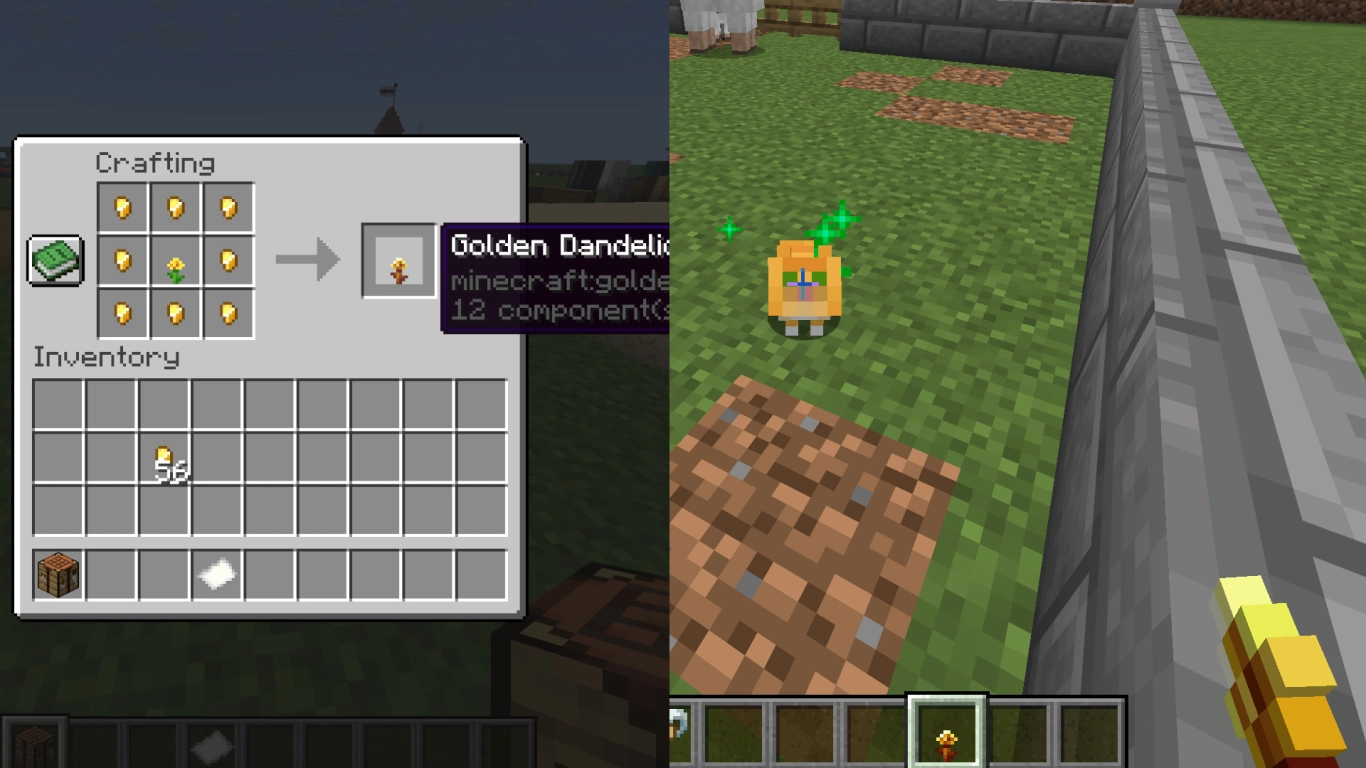Select the crafting table in the hotbar
This screenshot has width=1366, height=768.
[57, 574]
